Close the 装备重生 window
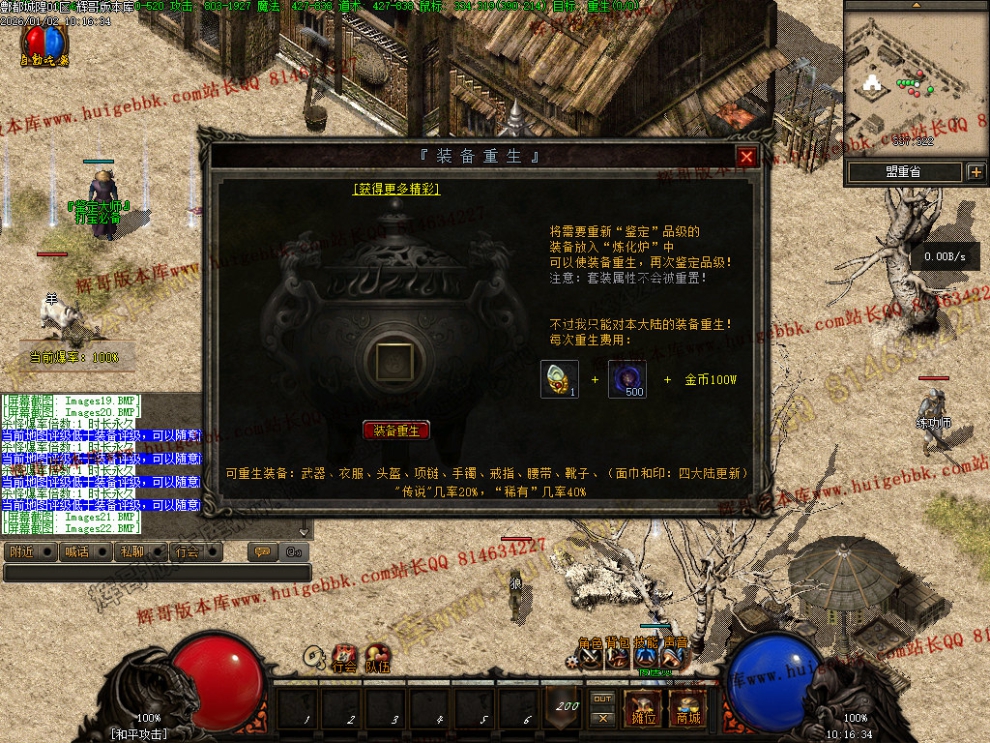The height and width of the screenshot is (743, 990). 746,157
